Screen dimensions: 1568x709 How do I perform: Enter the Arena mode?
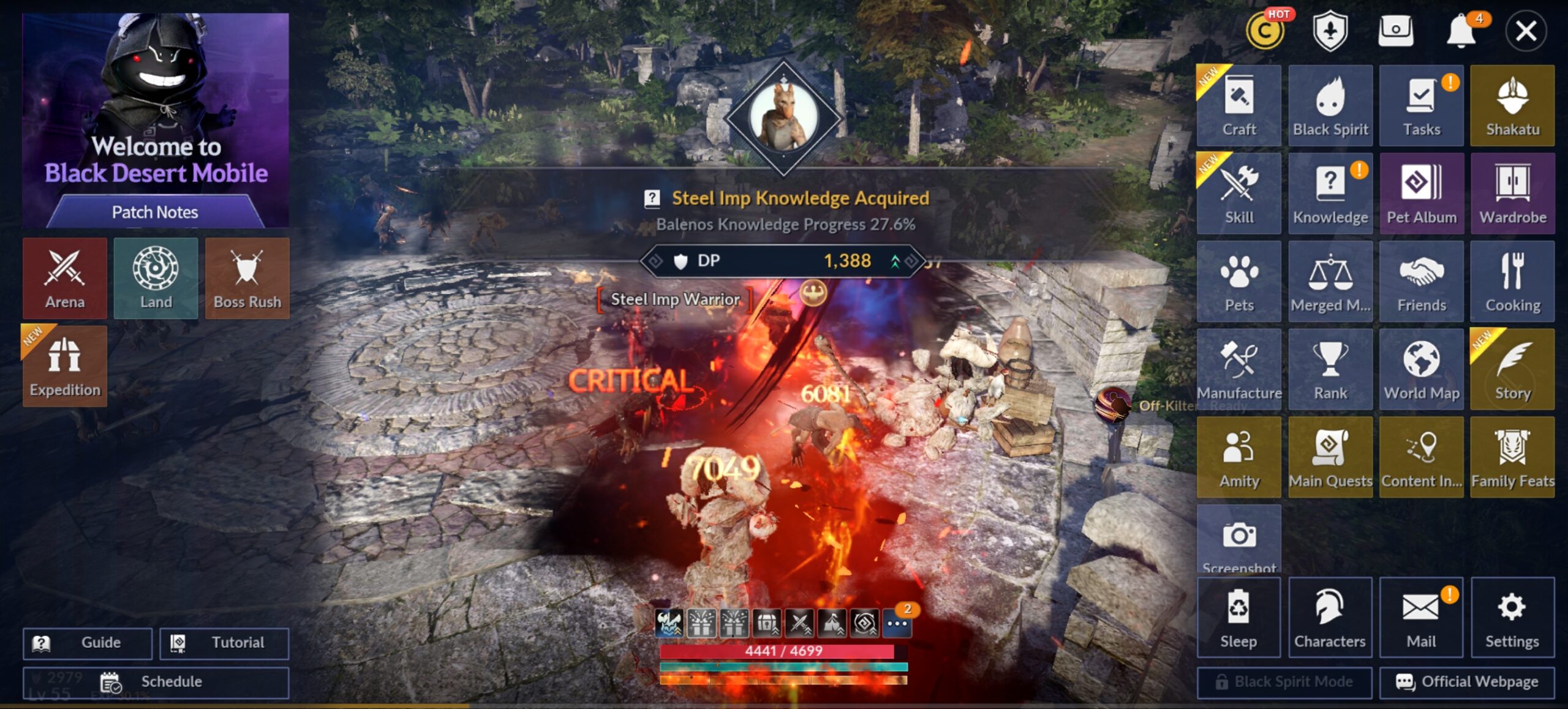(65, 279)
